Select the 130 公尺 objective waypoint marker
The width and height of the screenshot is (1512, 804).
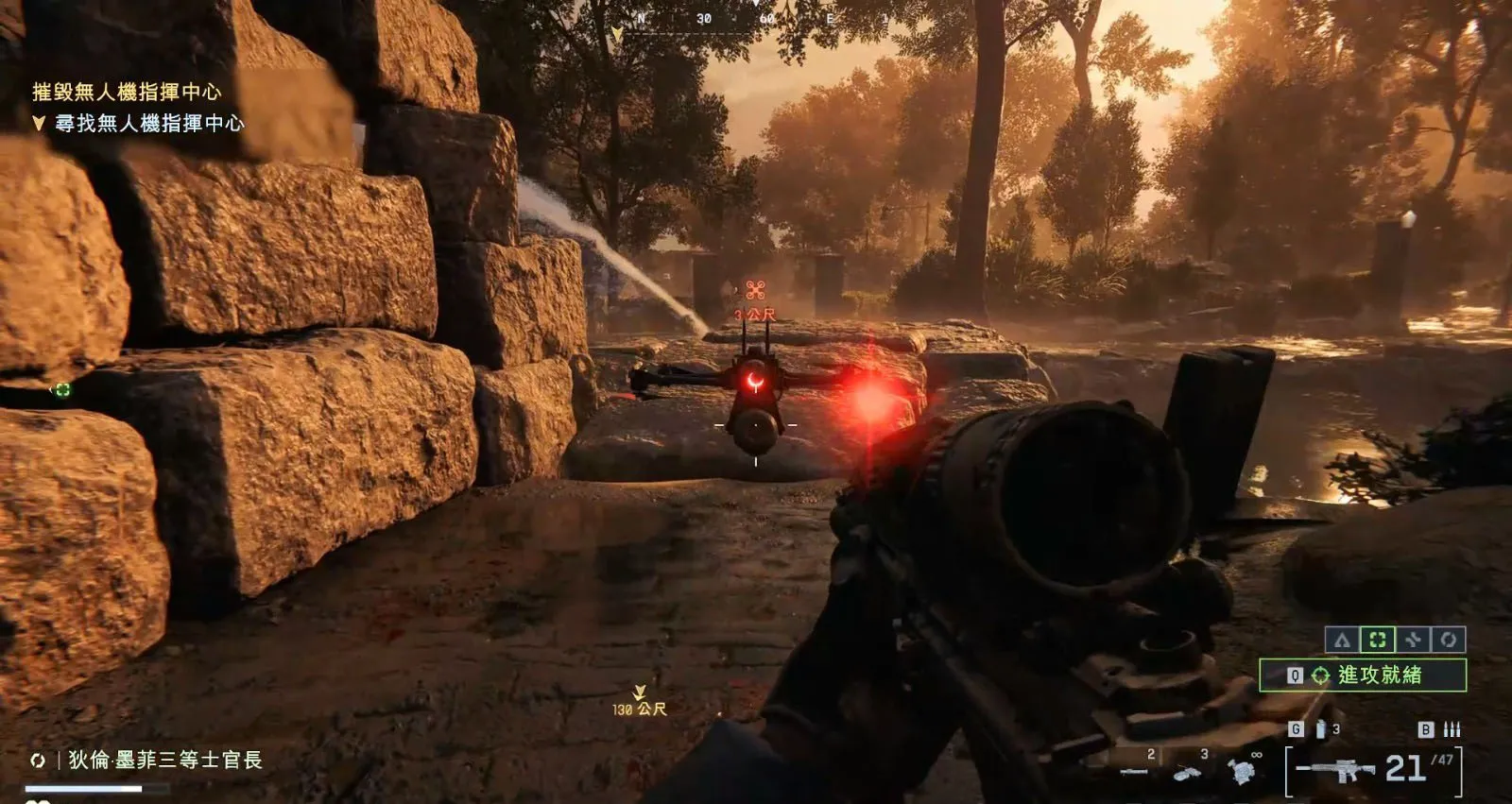pos(640,703)
